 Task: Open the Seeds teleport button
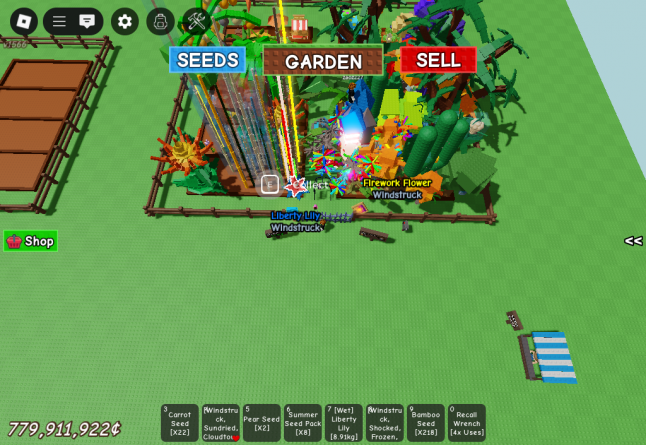[x=207, y=60]
